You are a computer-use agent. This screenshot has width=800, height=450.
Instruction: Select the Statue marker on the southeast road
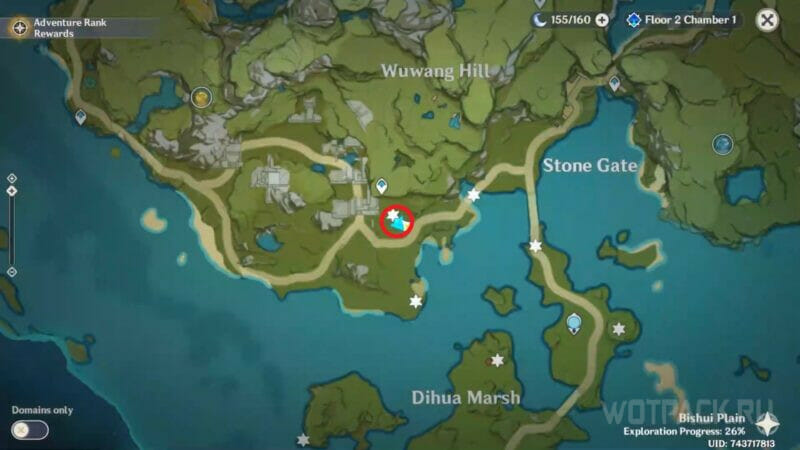coord(574,323)
